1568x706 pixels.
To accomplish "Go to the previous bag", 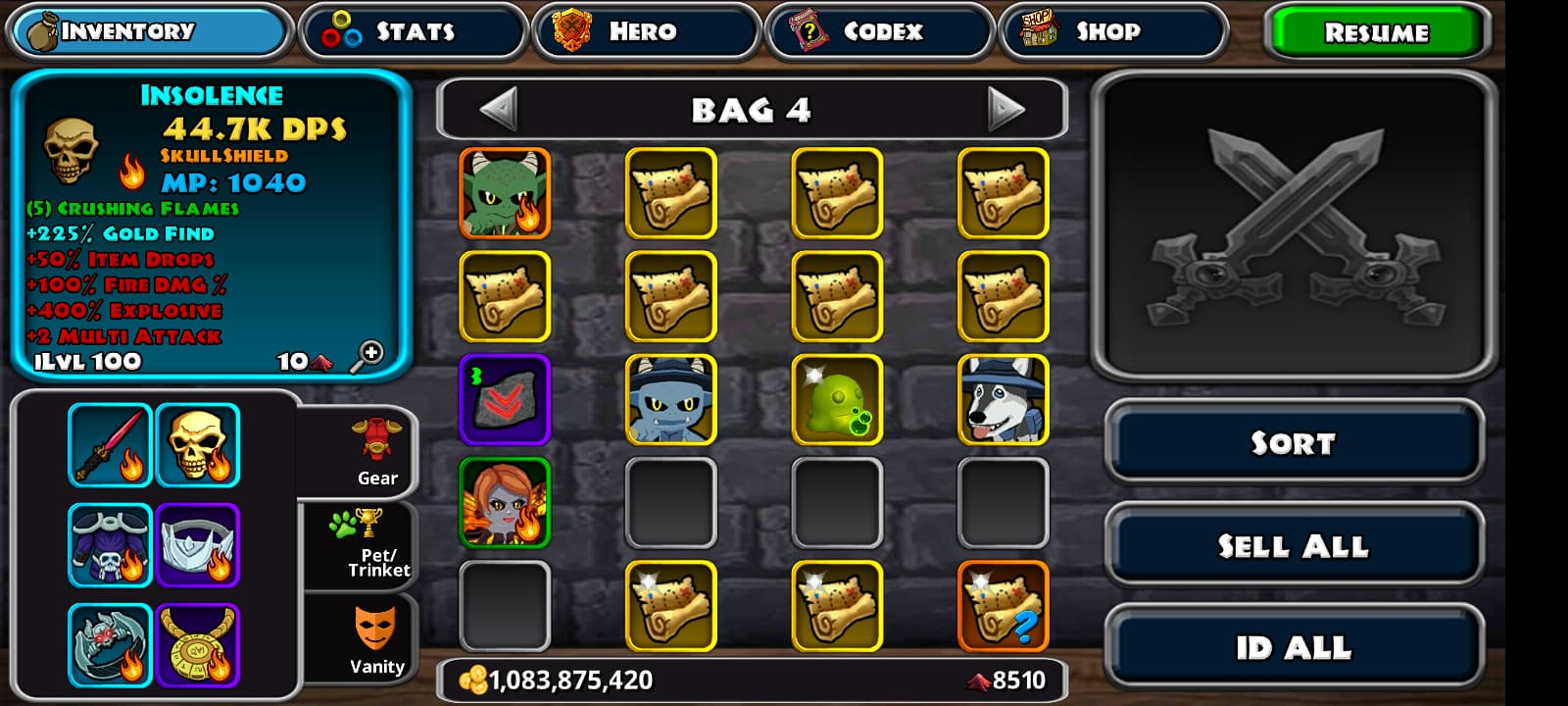I will pos(499,109).
